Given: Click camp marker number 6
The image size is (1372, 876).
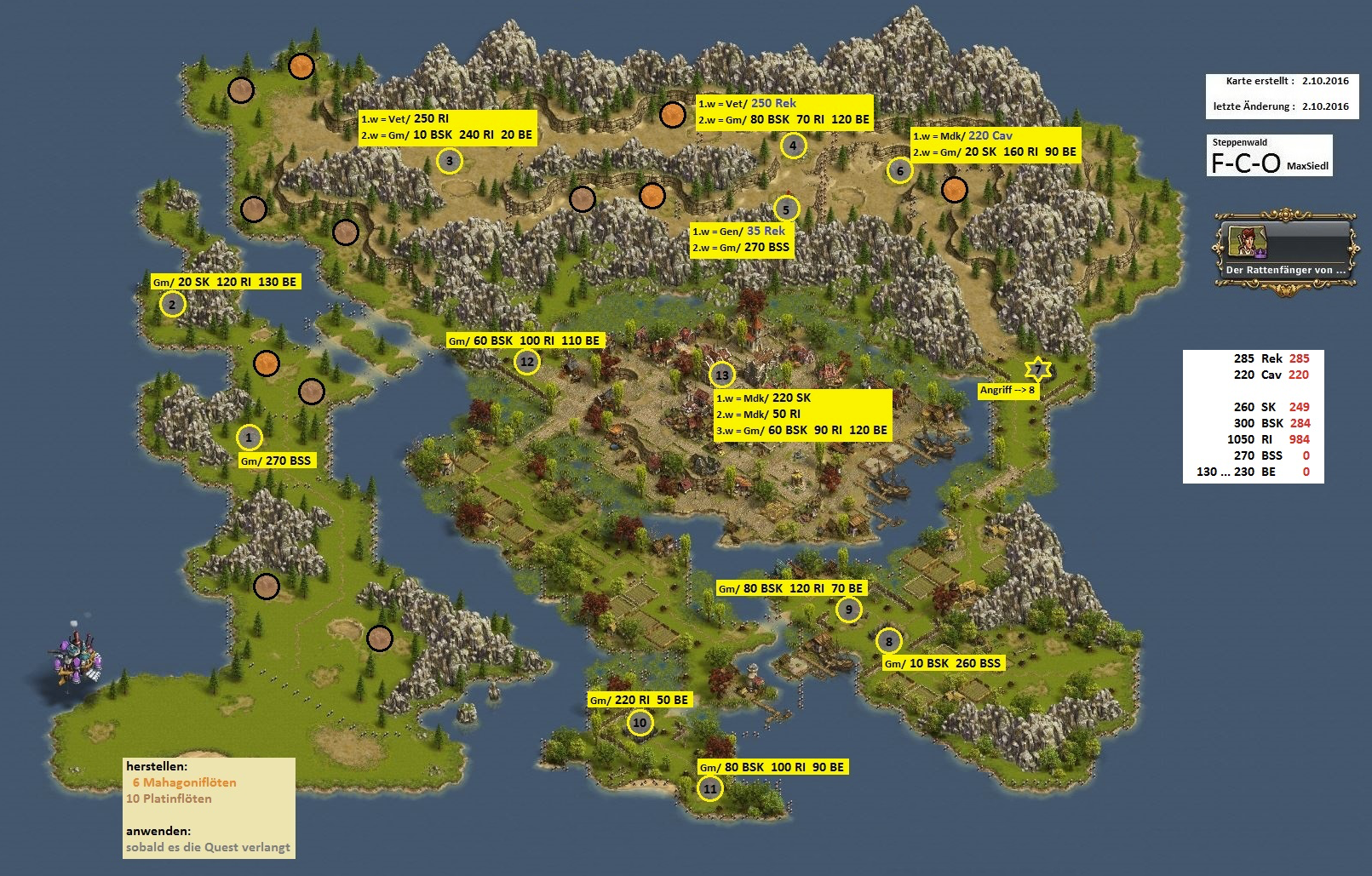Looking at the screenshot, I should pos(900,170).
